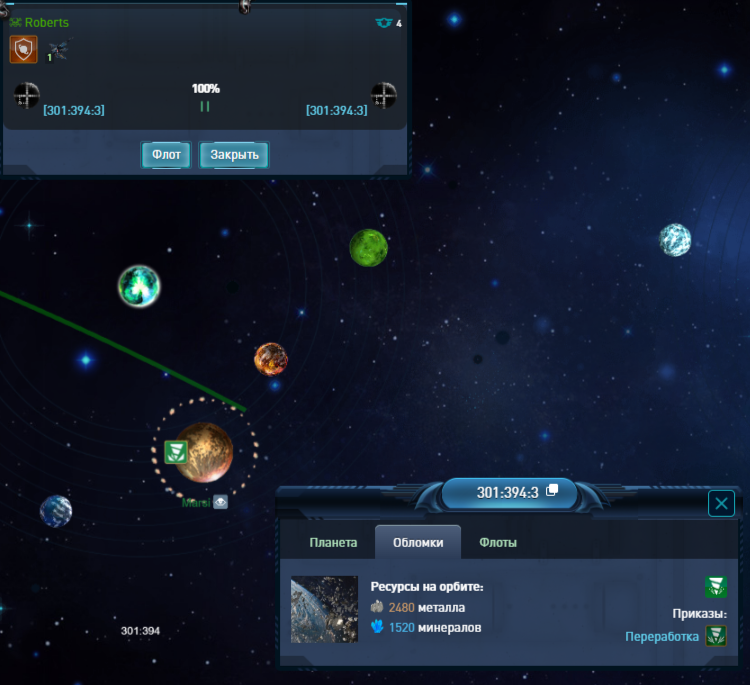This screenshot has width=750, height=685.
Task: Open the Флот button
Action: coord(166,155)
